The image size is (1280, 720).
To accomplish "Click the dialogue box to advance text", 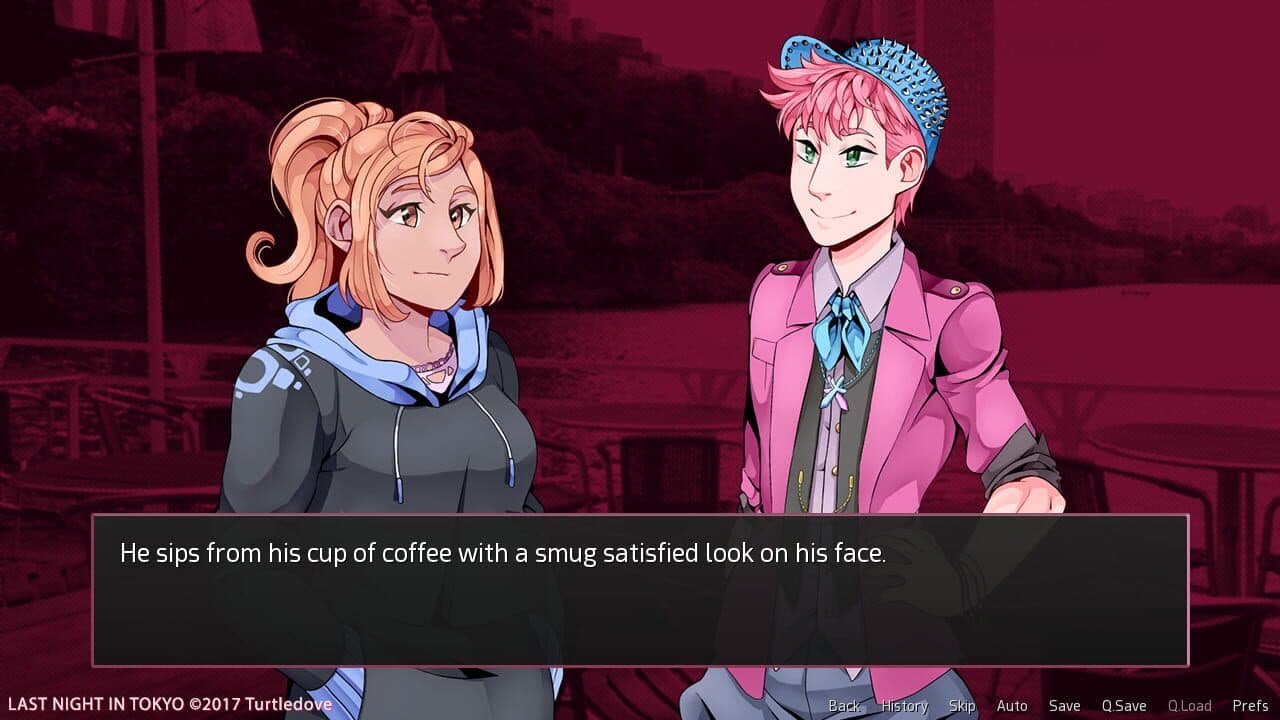I will (x=640, y=600).
